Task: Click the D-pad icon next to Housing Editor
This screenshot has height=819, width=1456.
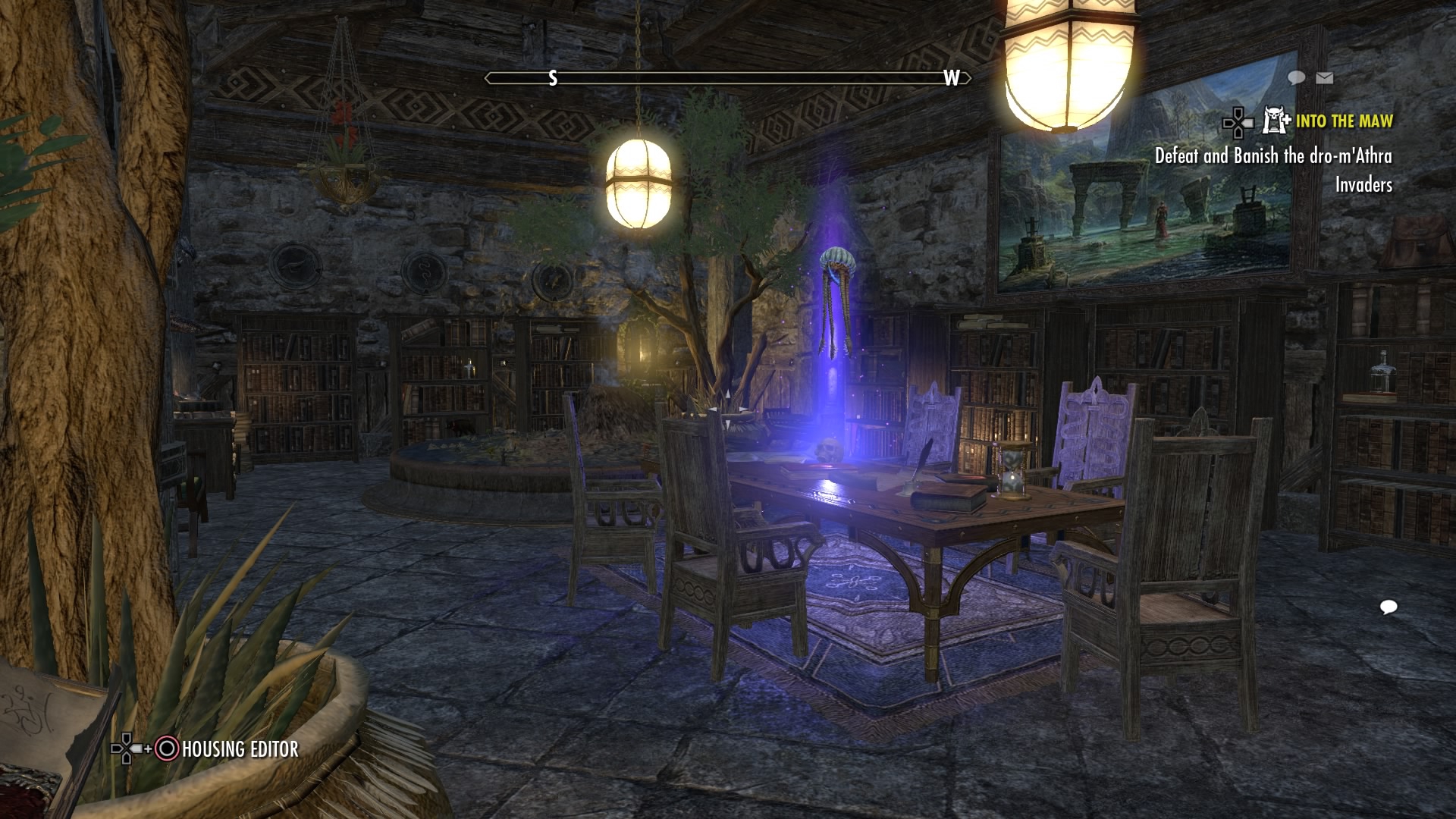Action: pyautogui.click(x=125, y=748)
